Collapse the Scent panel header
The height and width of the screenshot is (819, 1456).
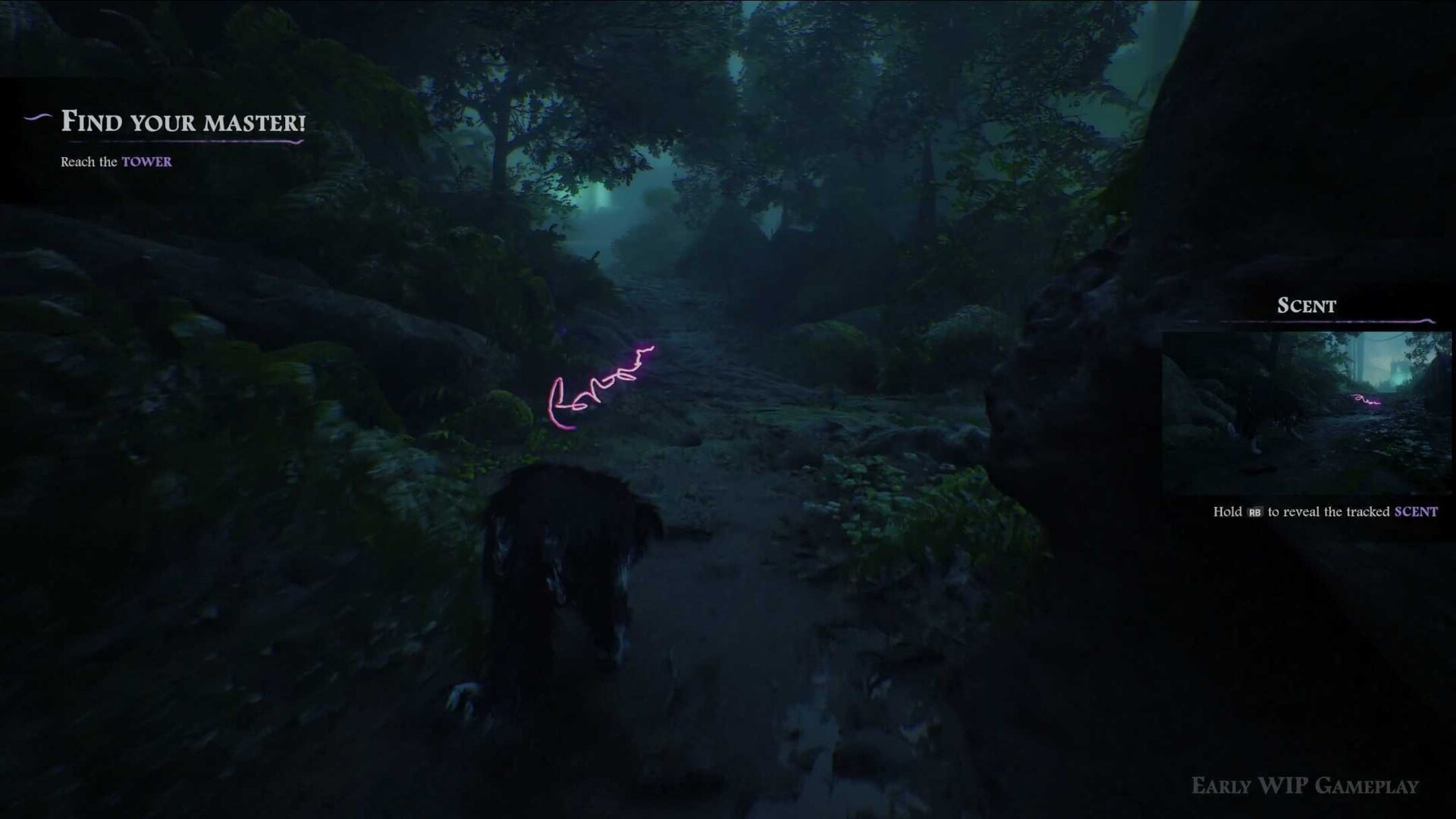point(1306,306)
